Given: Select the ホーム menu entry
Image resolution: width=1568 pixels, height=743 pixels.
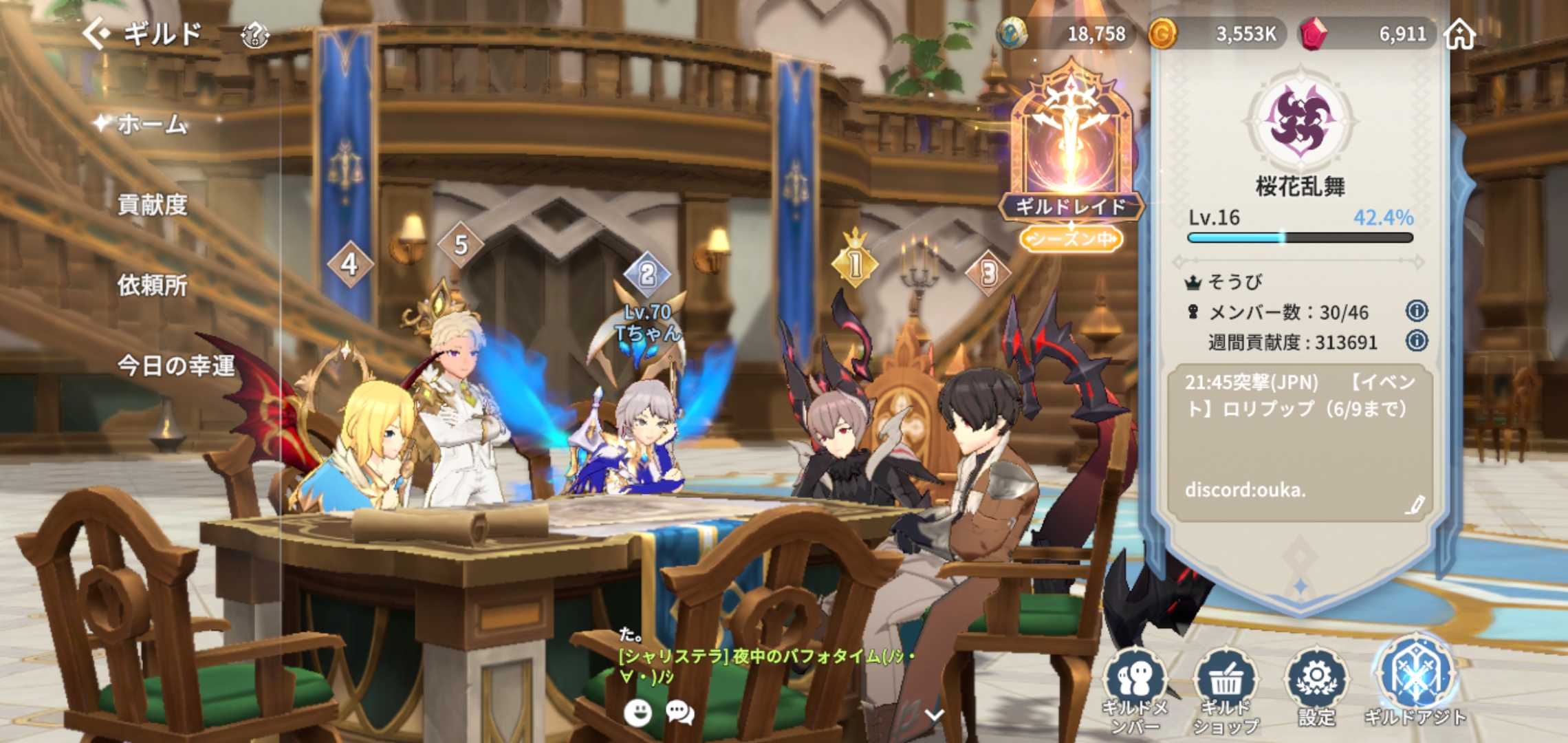Looking at the screenshot, I should click(151, 125).
